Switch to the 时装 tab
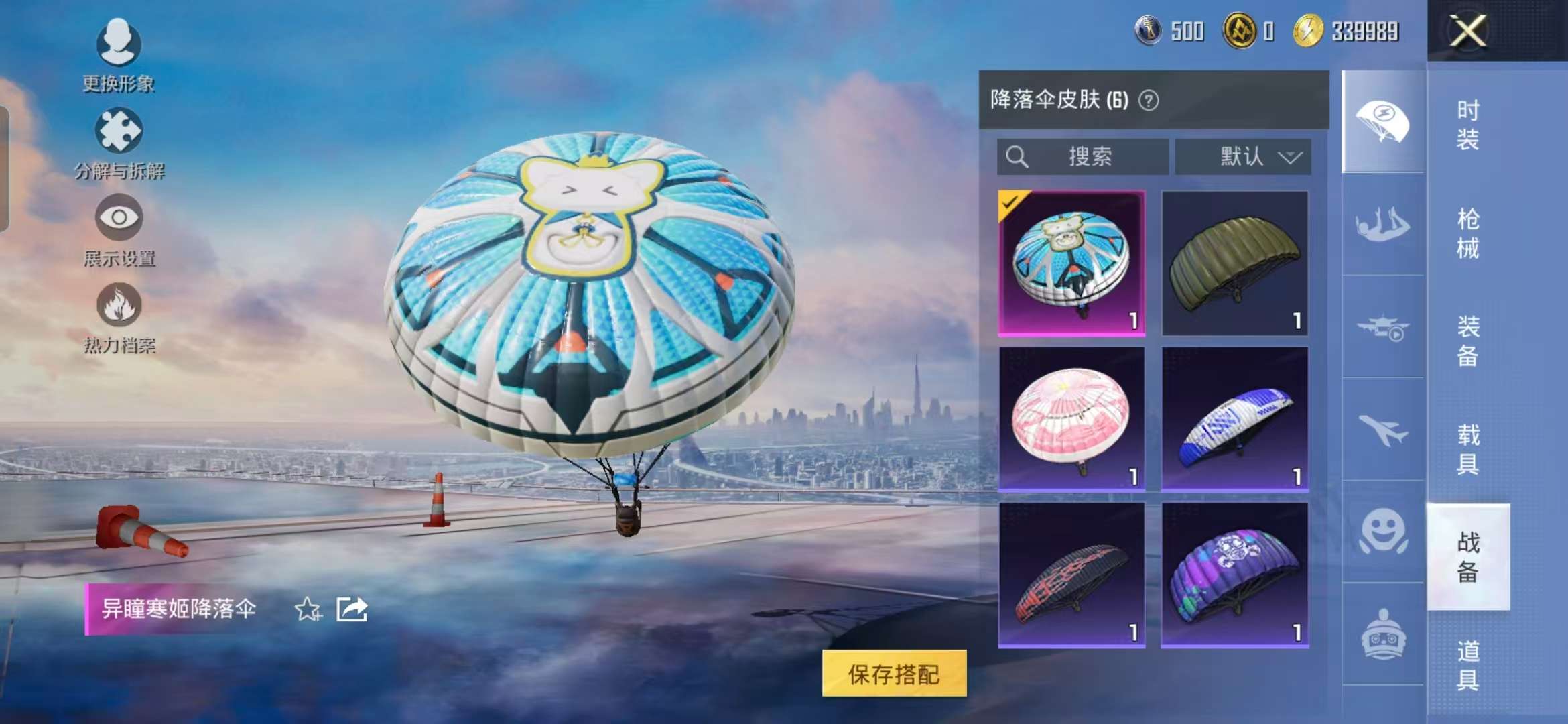This screenshot has width=1568, height=724. 1467,124
